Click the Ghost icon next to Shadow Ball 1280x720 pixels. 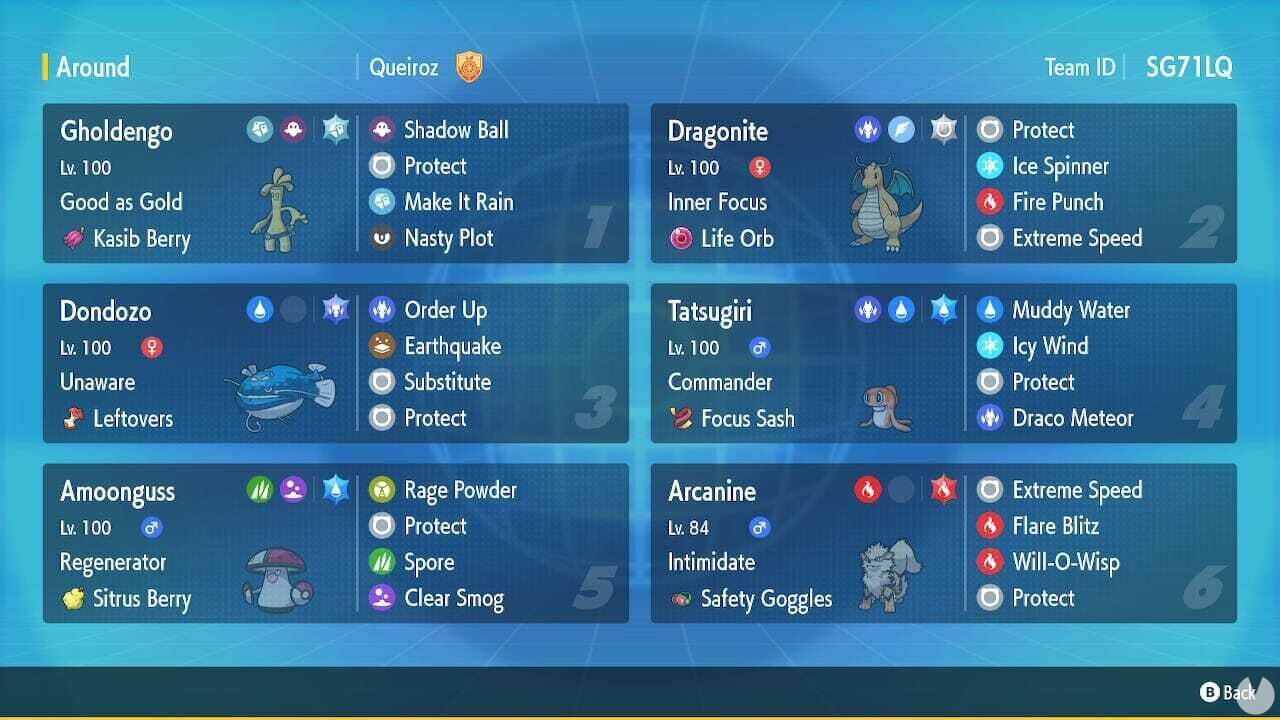[382, 130]
